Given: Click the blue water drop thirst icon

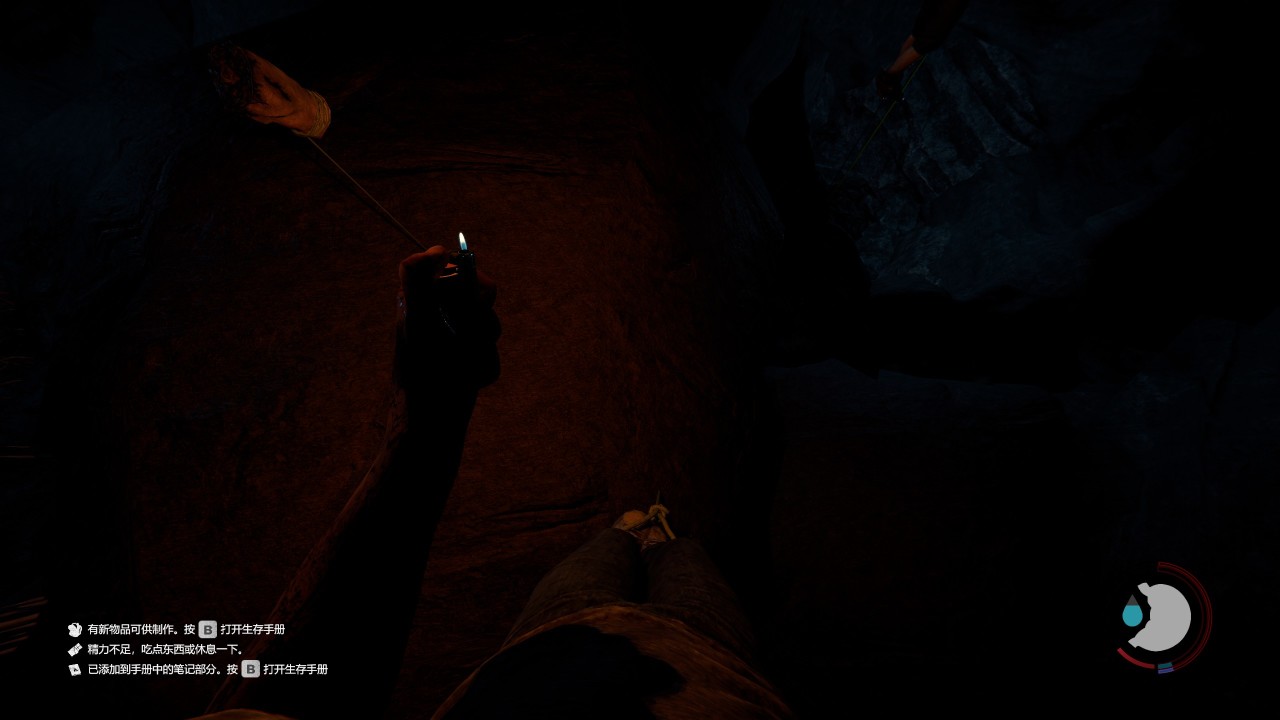Looking at the screenshot, I should tap(1132, 612).
